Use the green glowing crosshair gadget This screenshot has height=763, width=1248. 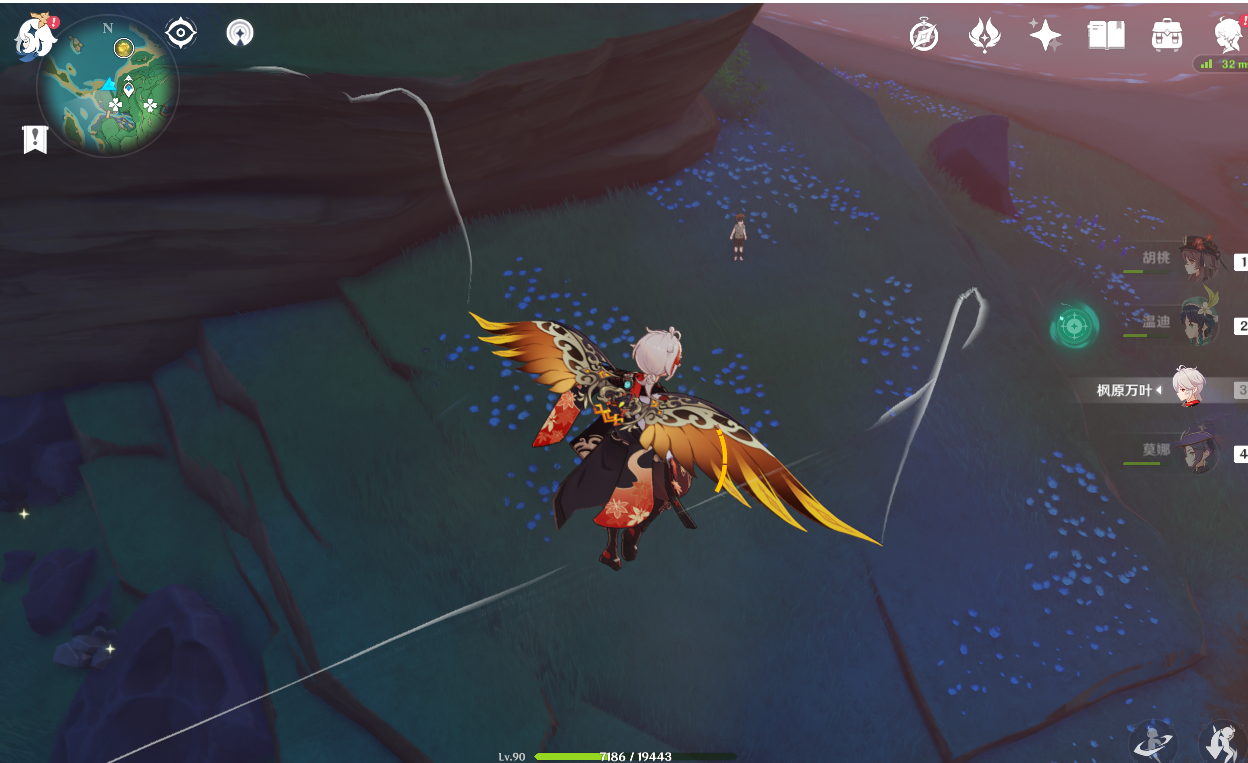coord(1075,325)
